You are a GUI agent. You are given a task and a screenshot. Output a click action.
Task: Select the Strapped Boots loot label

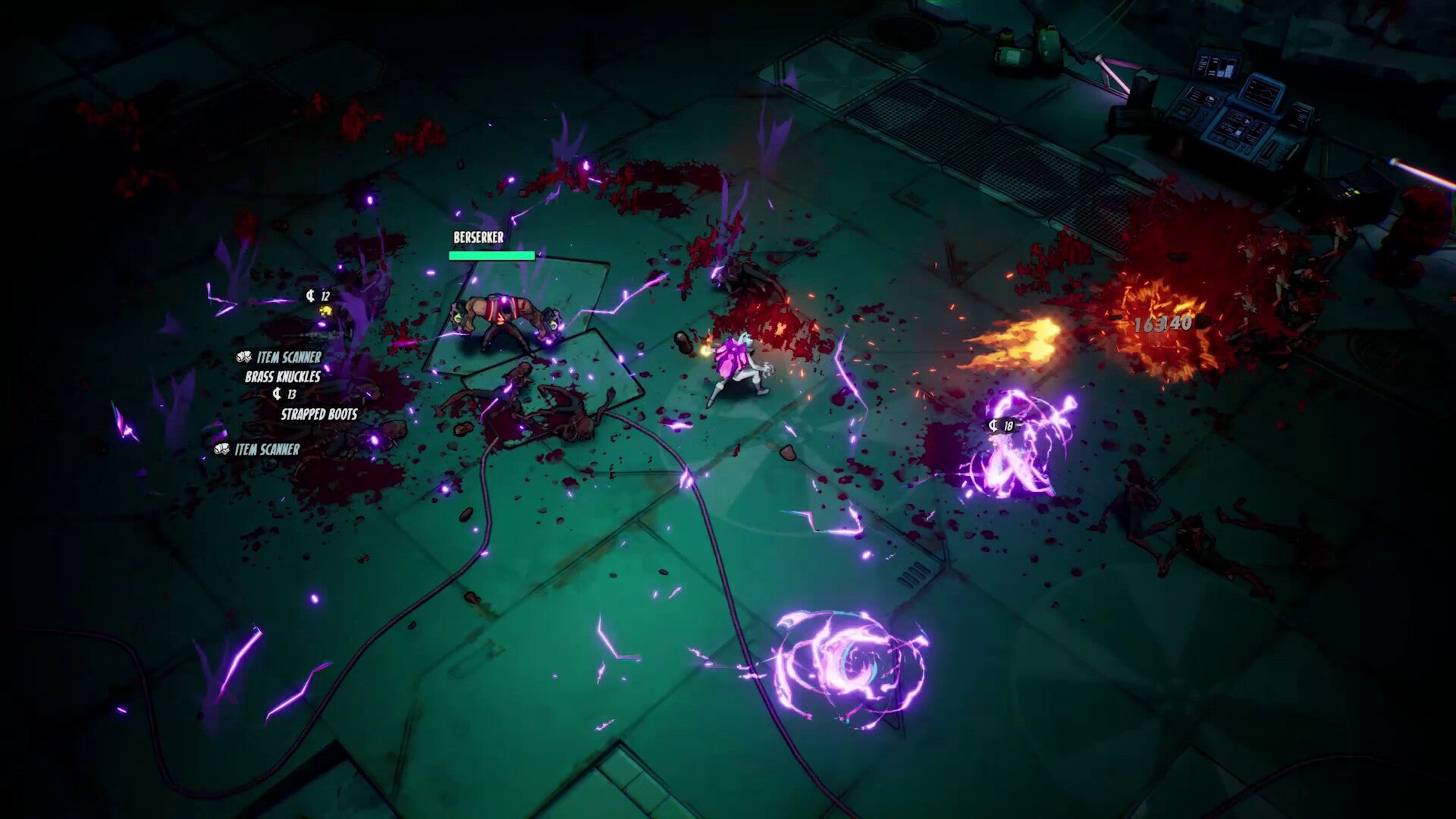(x=318, y=414)
